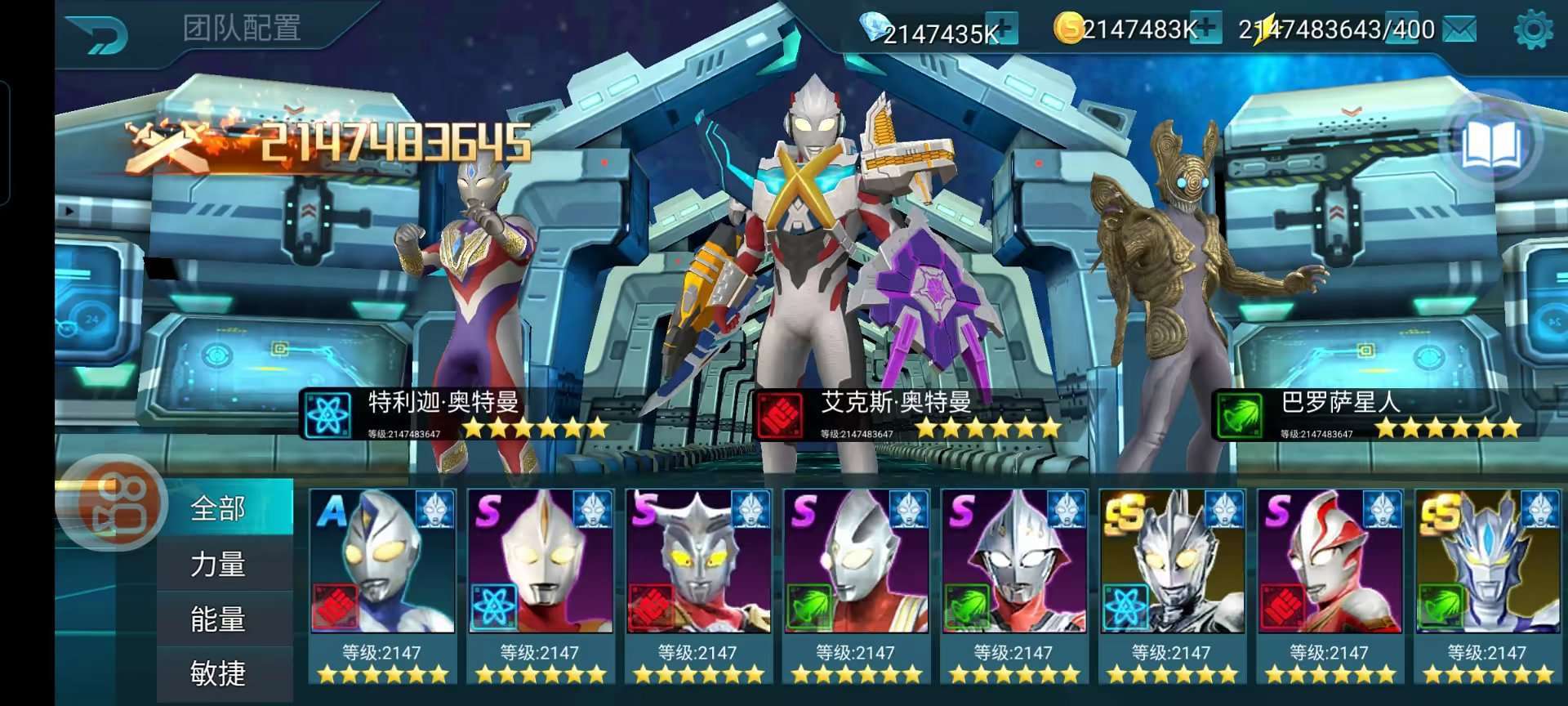Image resolution: width=1568 pixels, height=706 pixels.
Task: Add more gold coins with the plus button
Action: pos(1207,27)
